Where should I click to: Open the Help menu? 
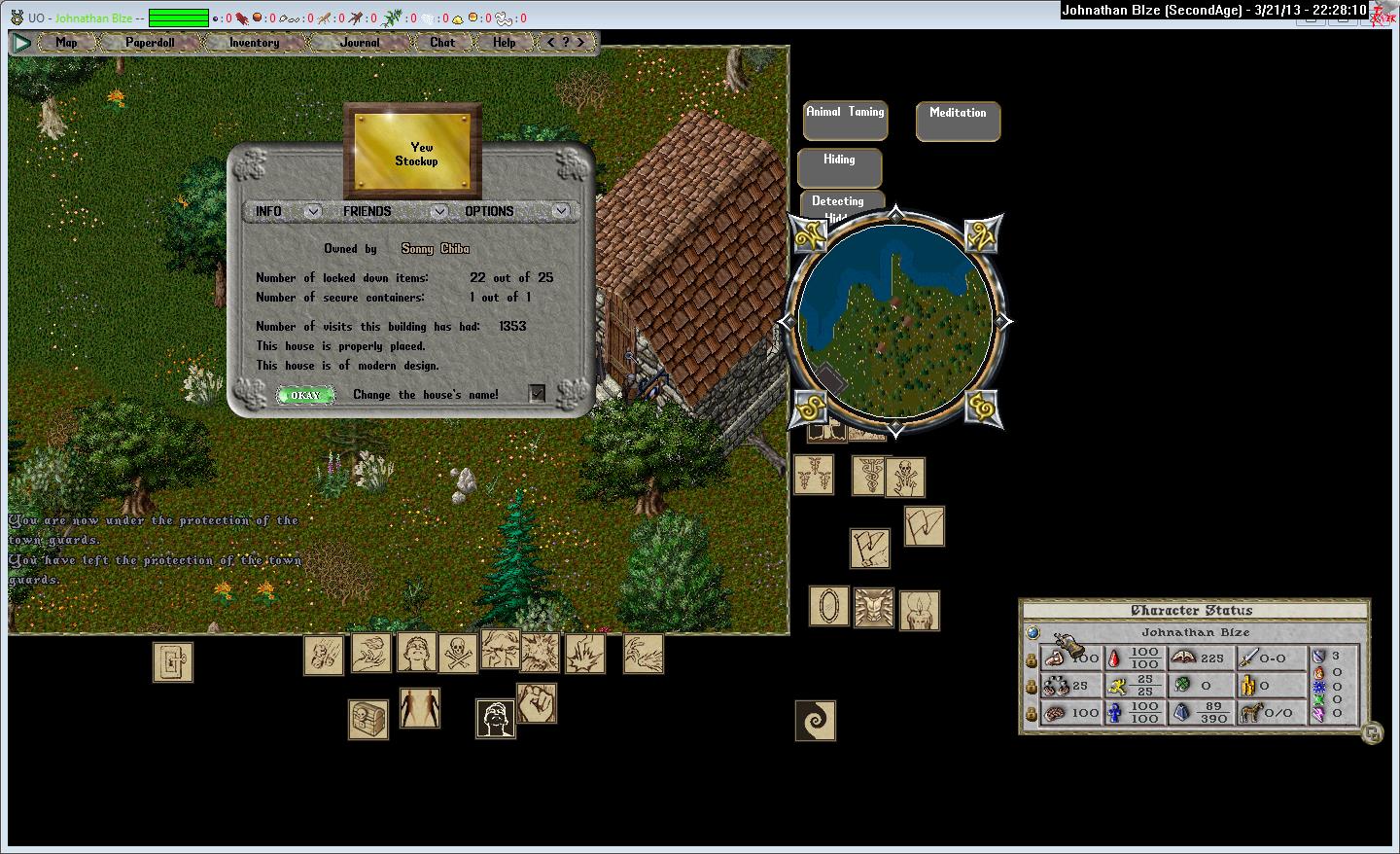click(504, 43)
